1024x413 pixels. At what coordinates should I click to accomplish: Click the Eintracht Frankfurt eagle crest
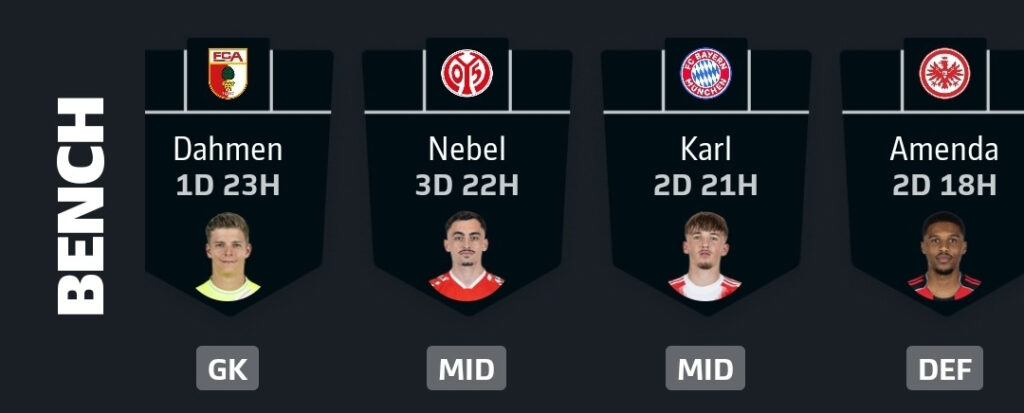click(945, 73)
